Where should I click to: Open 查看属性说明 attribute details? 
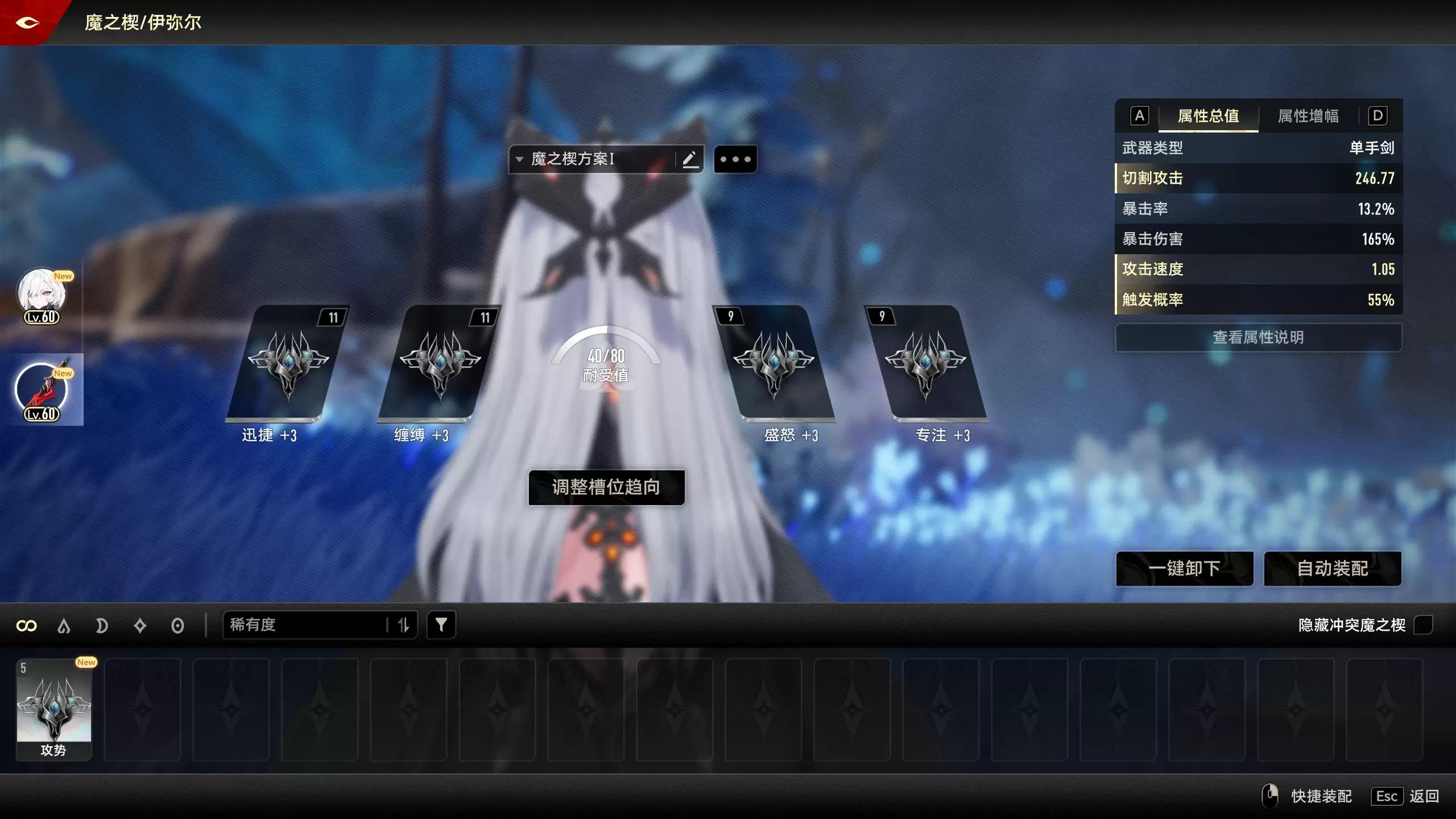click(1258, 337)
